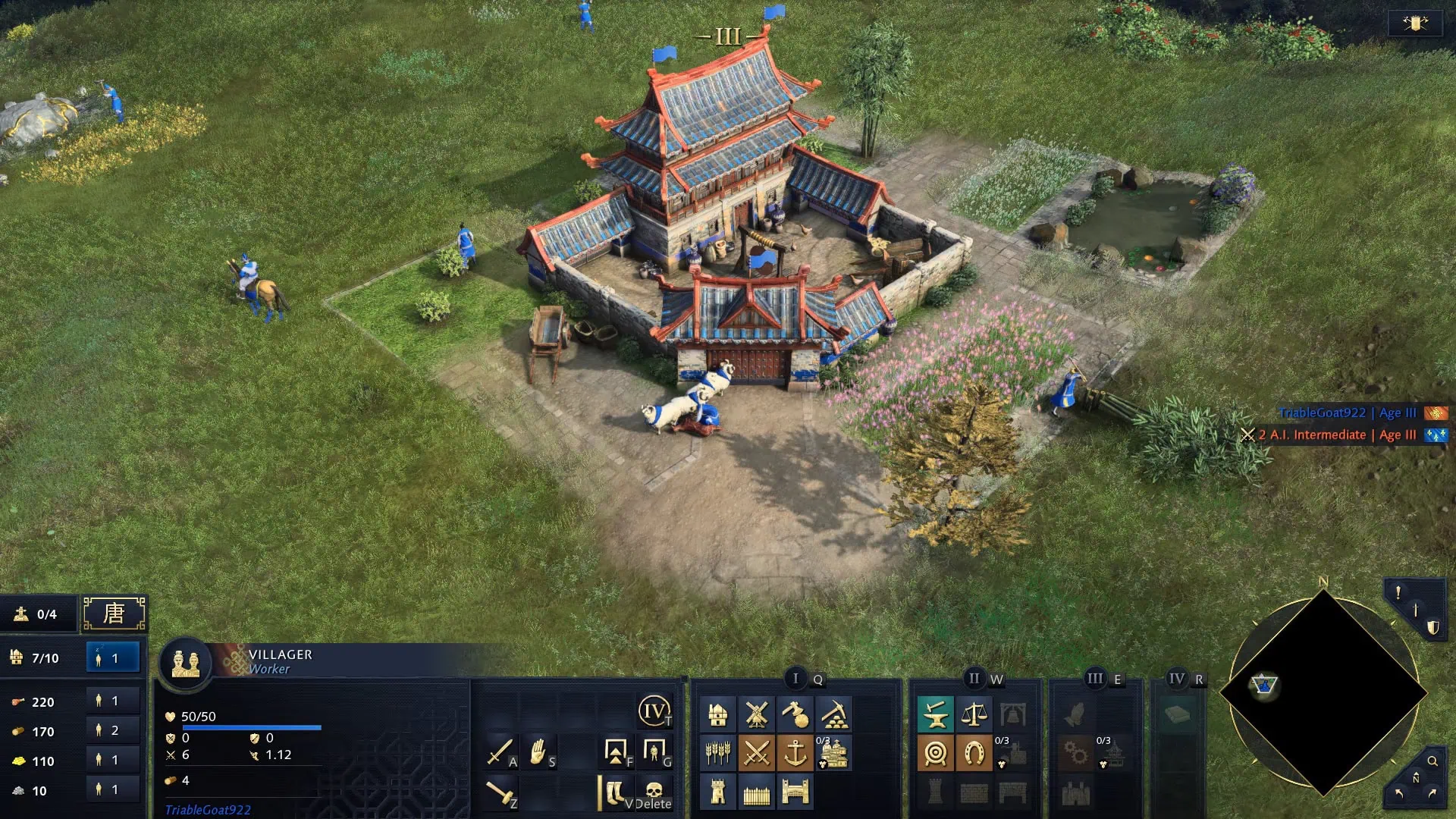Choose the Dock anchor build icon
This screenshot has height=819, width=1456.
click(x=795, y=752)
